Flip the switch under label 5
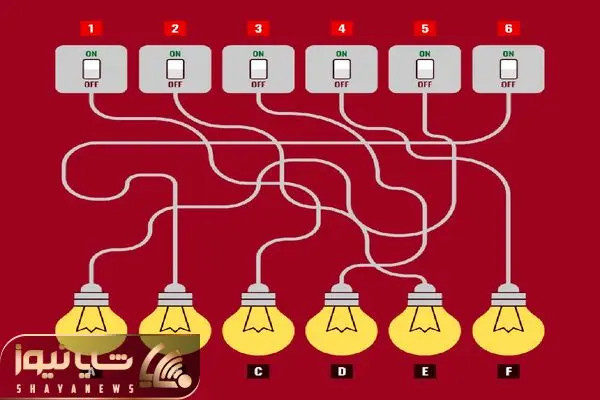Image resolution: width=600 pixels, height=400 pixels. [425, 68]
